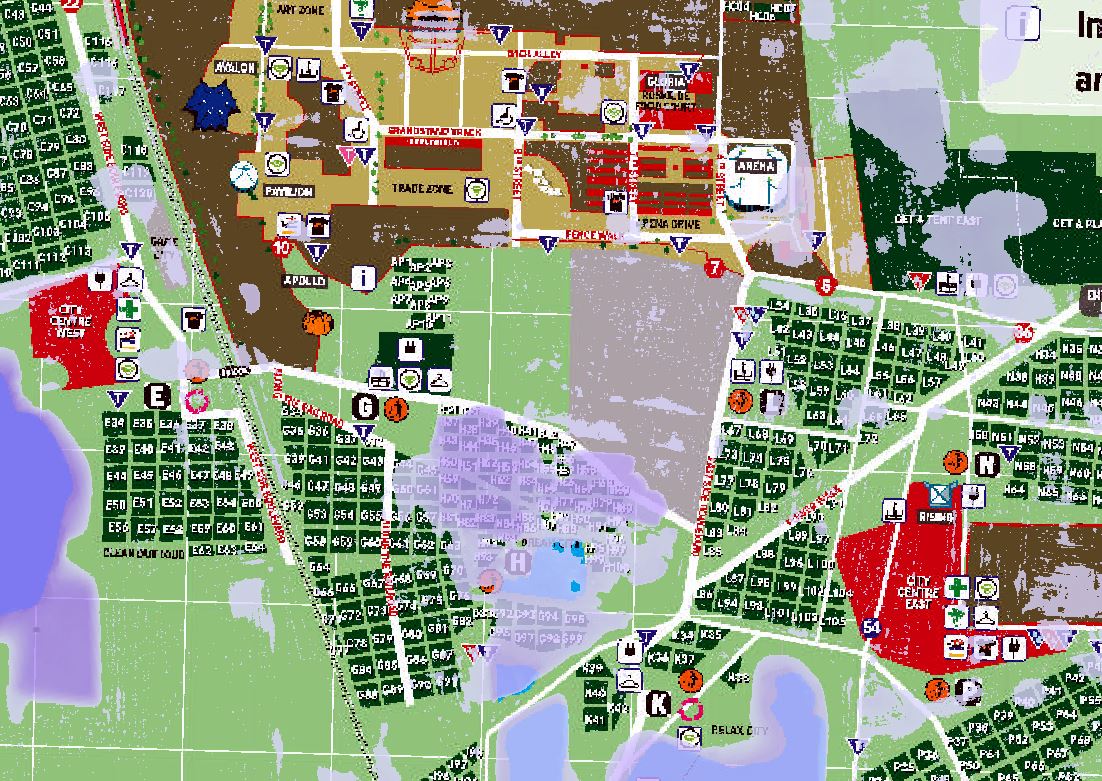Click the info point icon near Apollo
1102x781 pixels.
(366, 278)
